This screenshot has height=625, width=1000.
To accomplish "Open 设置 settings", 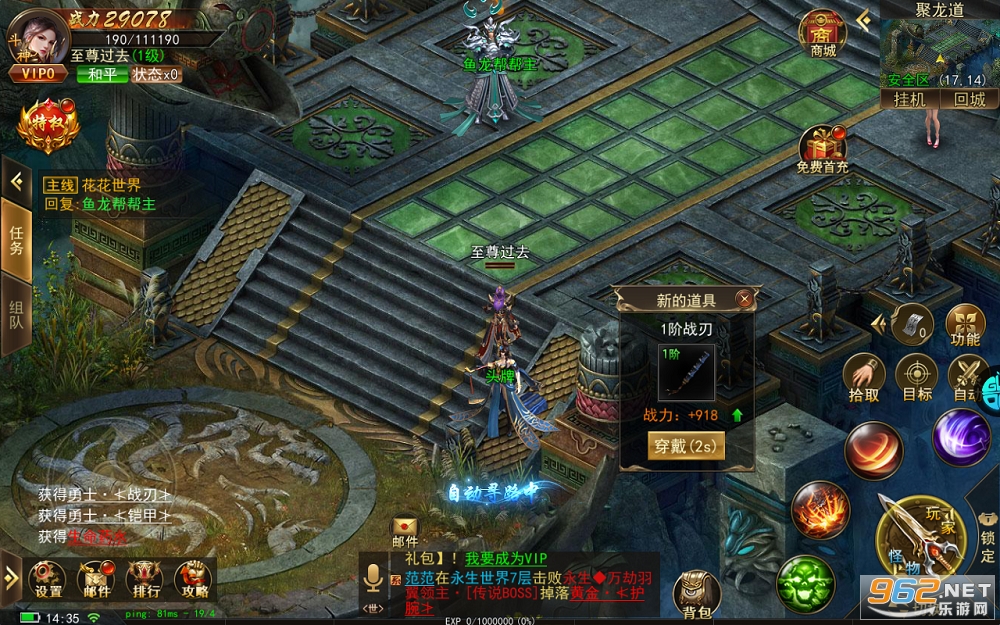I will [48, 578].
